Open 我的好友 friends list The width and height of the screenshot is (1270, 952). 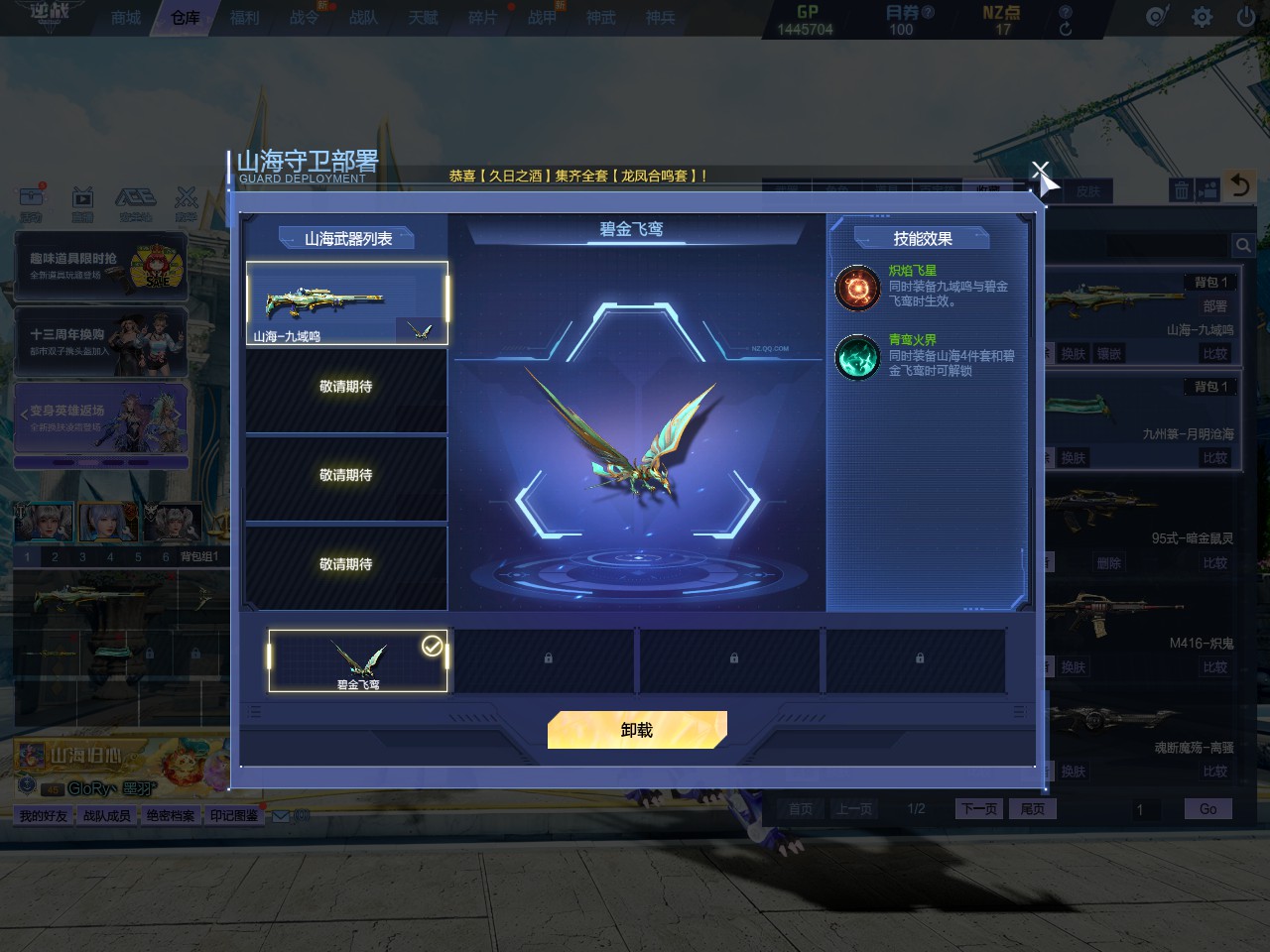(44, 816)
